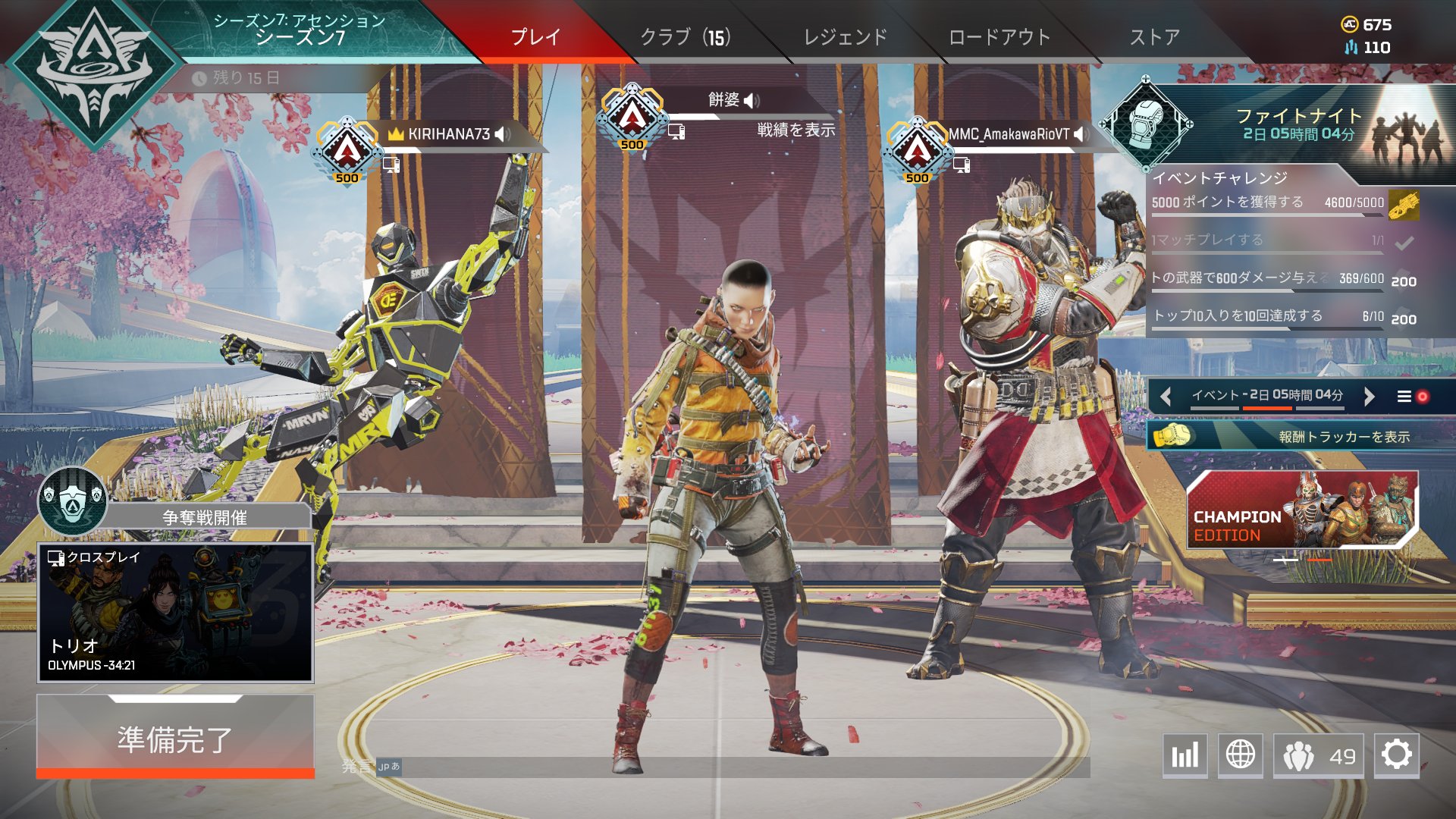Show the next event page arrow

click(x=1369, y=396)
